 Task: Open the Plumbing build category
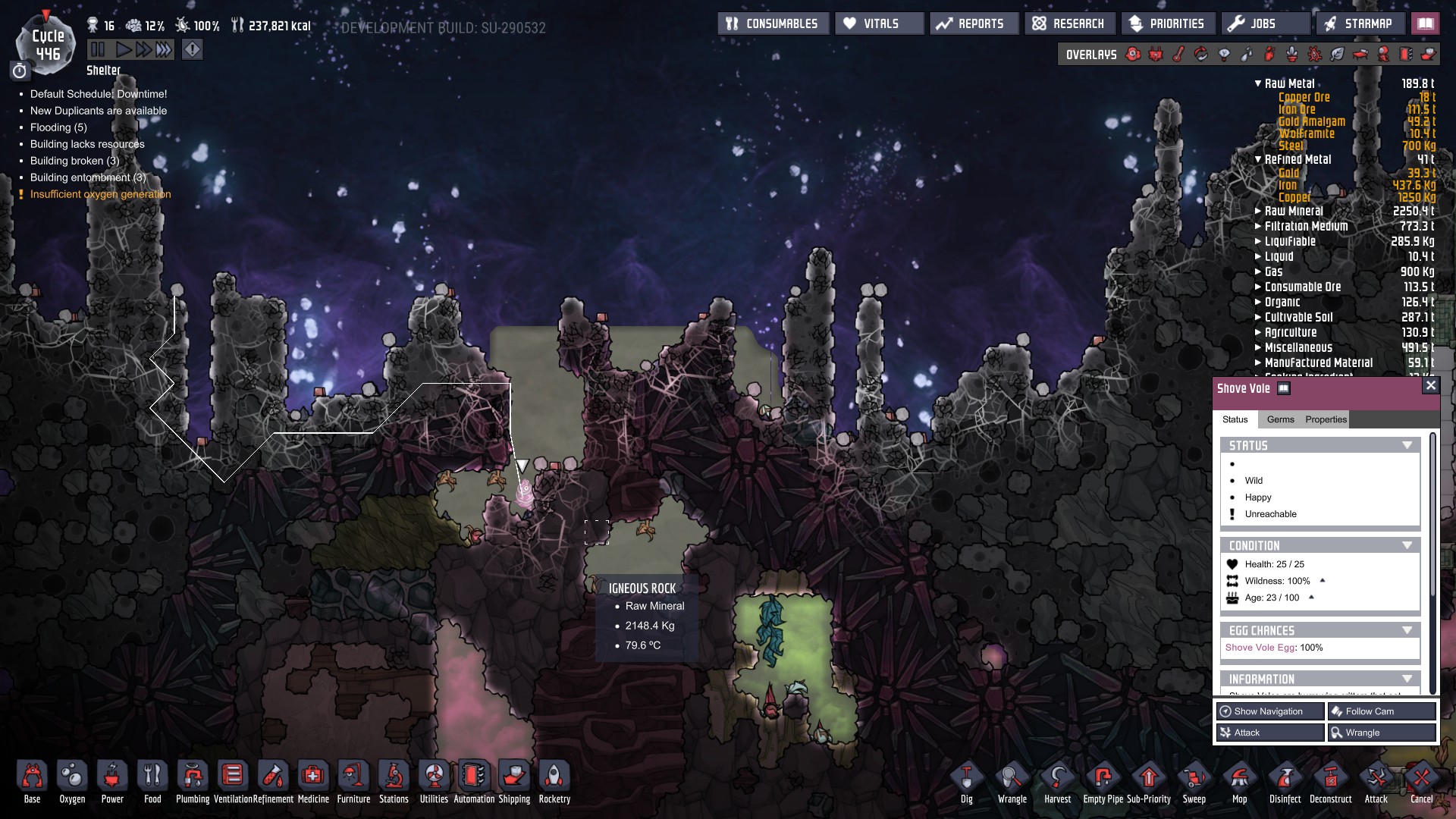coord(193,782)
